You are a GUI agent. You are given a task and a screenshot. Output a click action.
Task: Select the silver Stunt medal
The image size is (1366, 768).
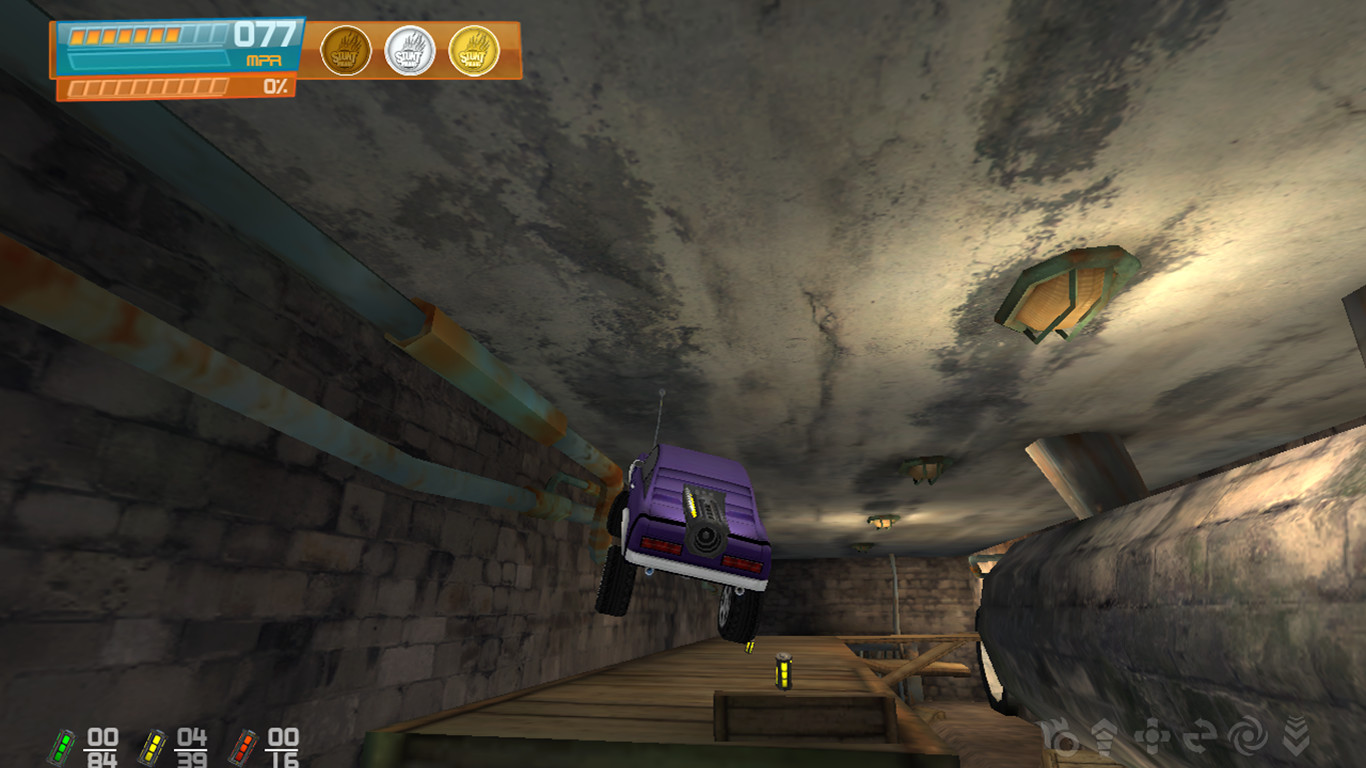410,51
